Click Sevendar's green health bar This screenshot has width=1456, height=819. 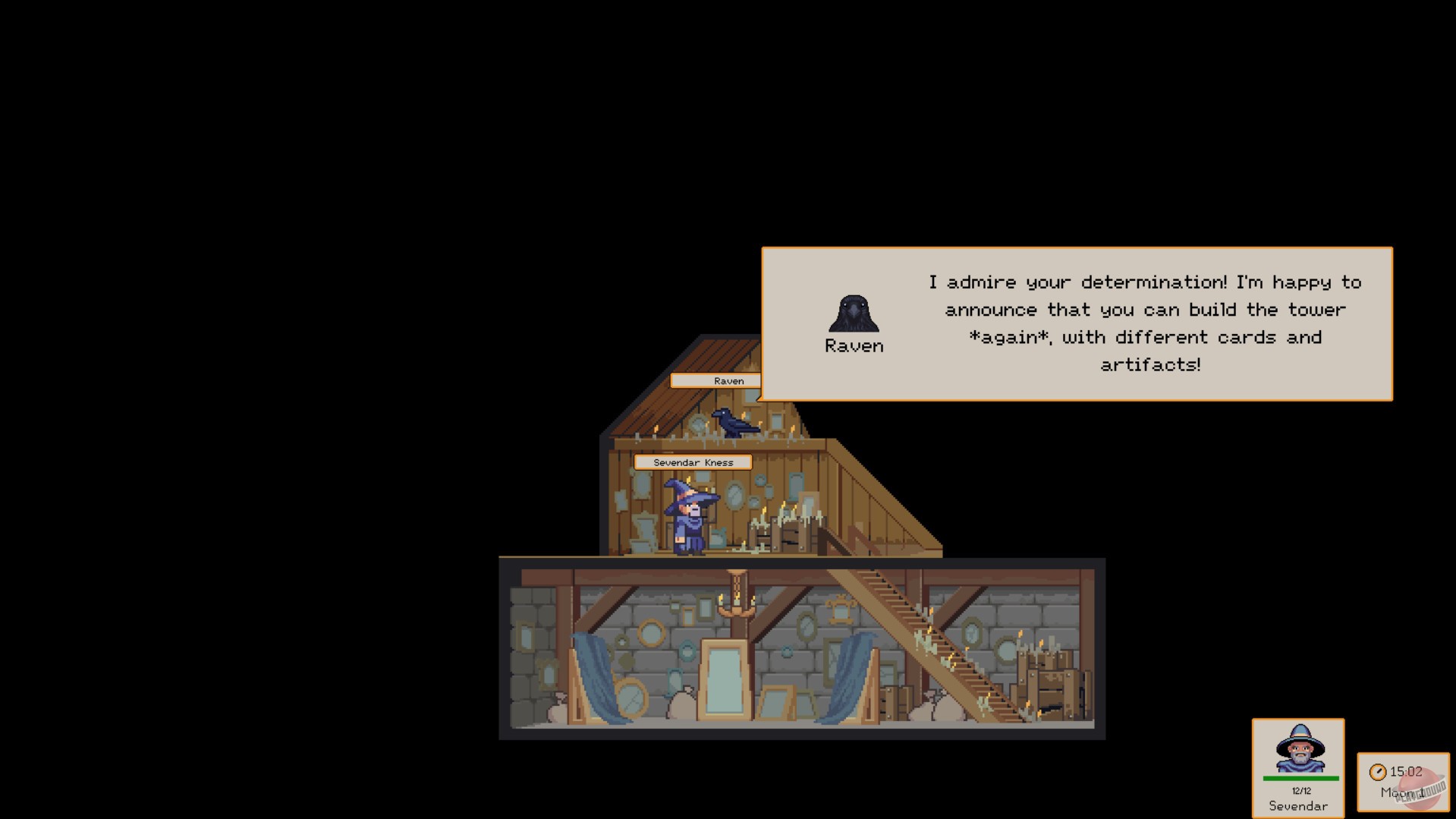[x=1299, y=776]
